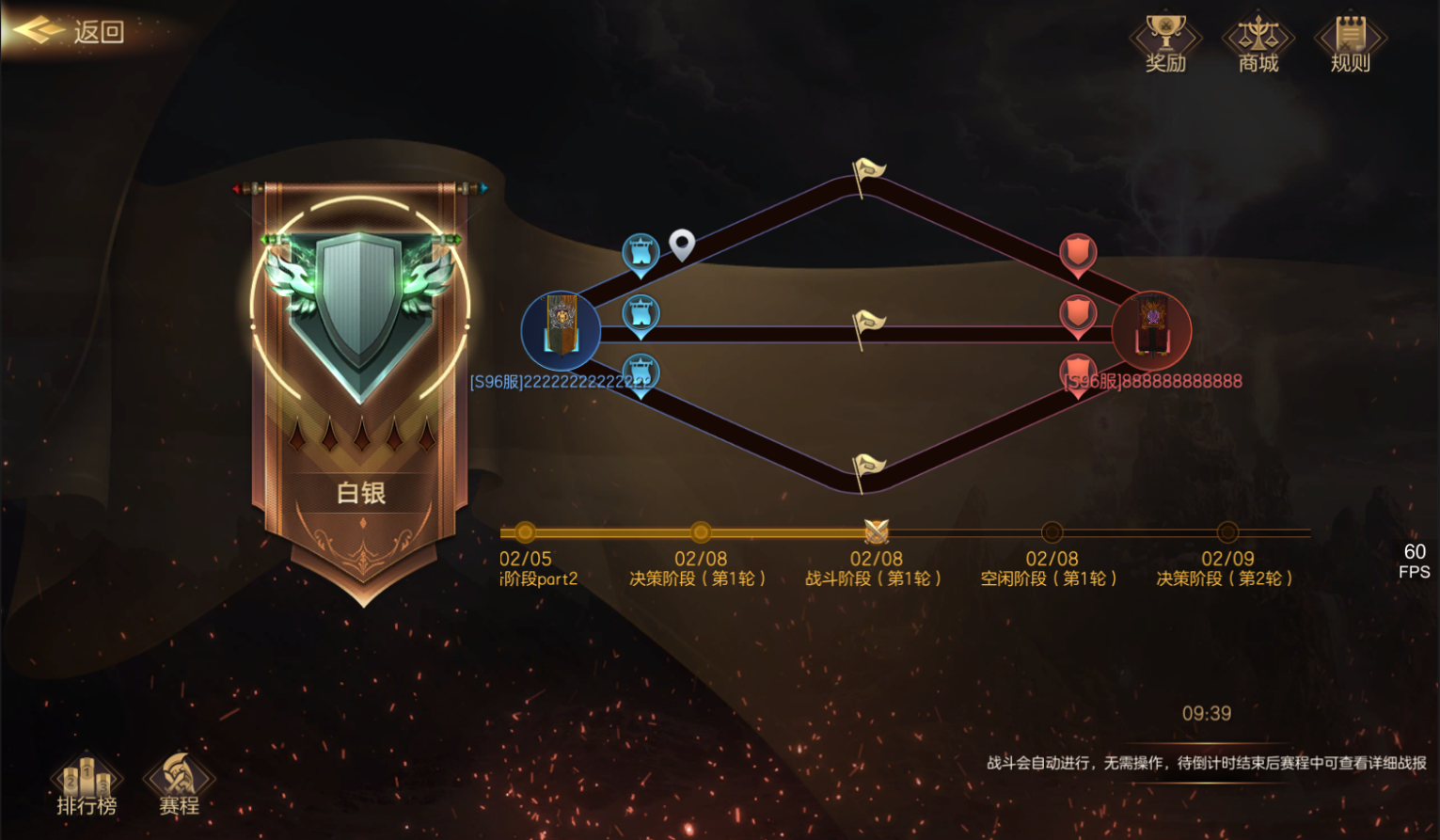Select the blue team base emblem
The width and height of the screenshot is (1440, 840).
[x=562, y=330]
